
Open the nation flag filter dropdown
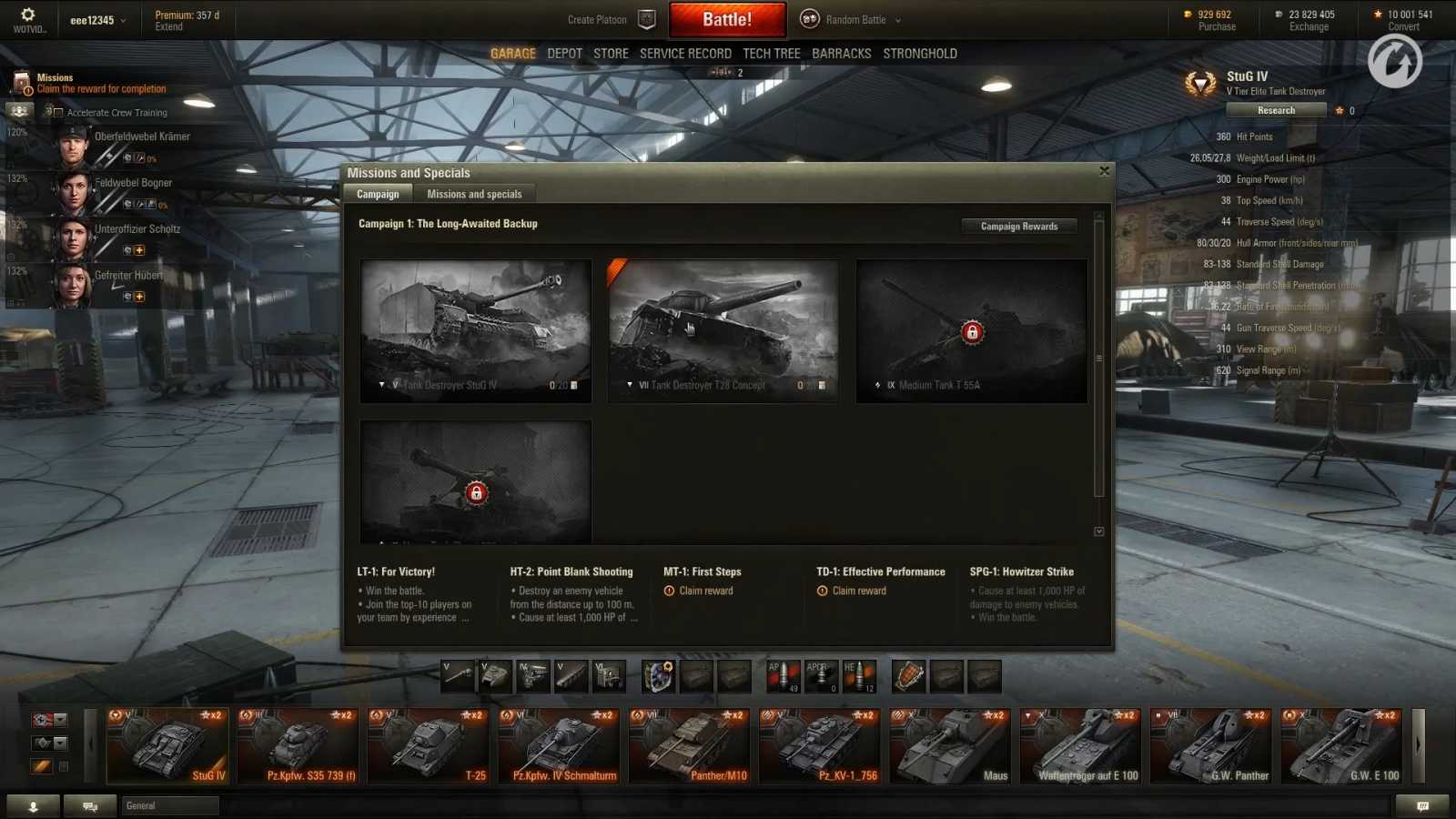(x=60, y=719)
